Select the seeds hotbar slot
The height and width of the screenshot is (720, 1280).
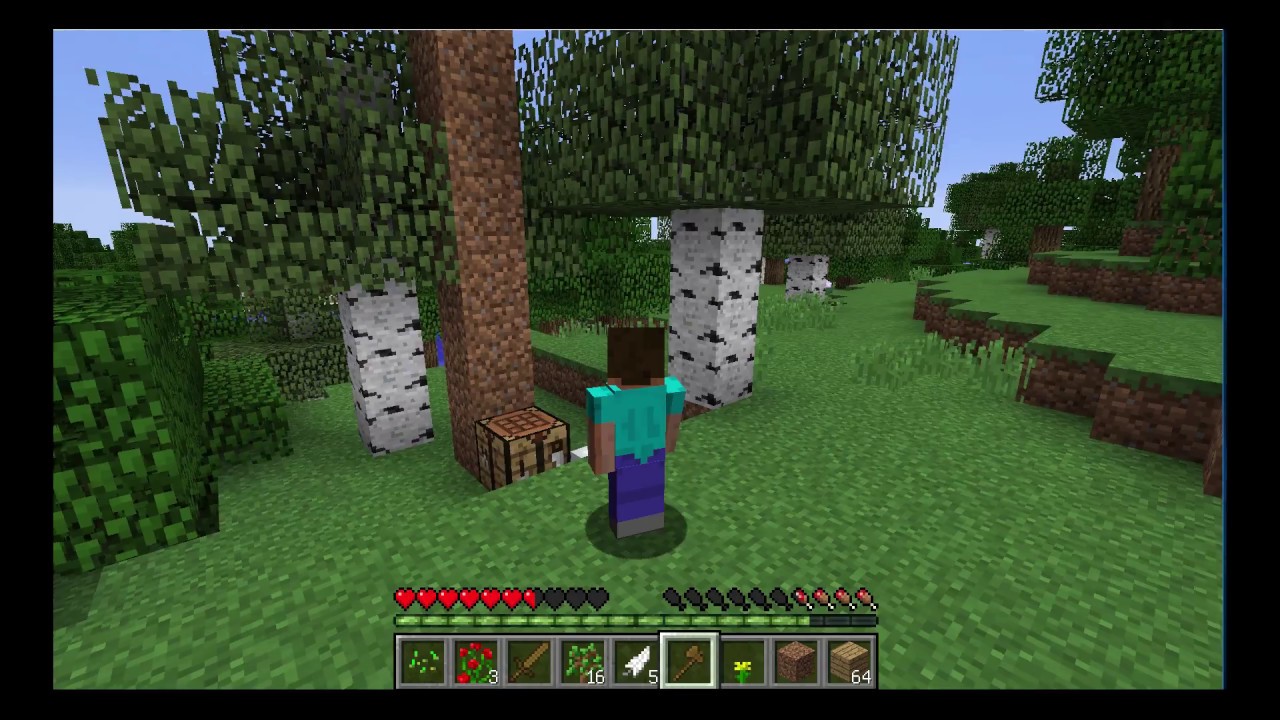click(422, 663)
